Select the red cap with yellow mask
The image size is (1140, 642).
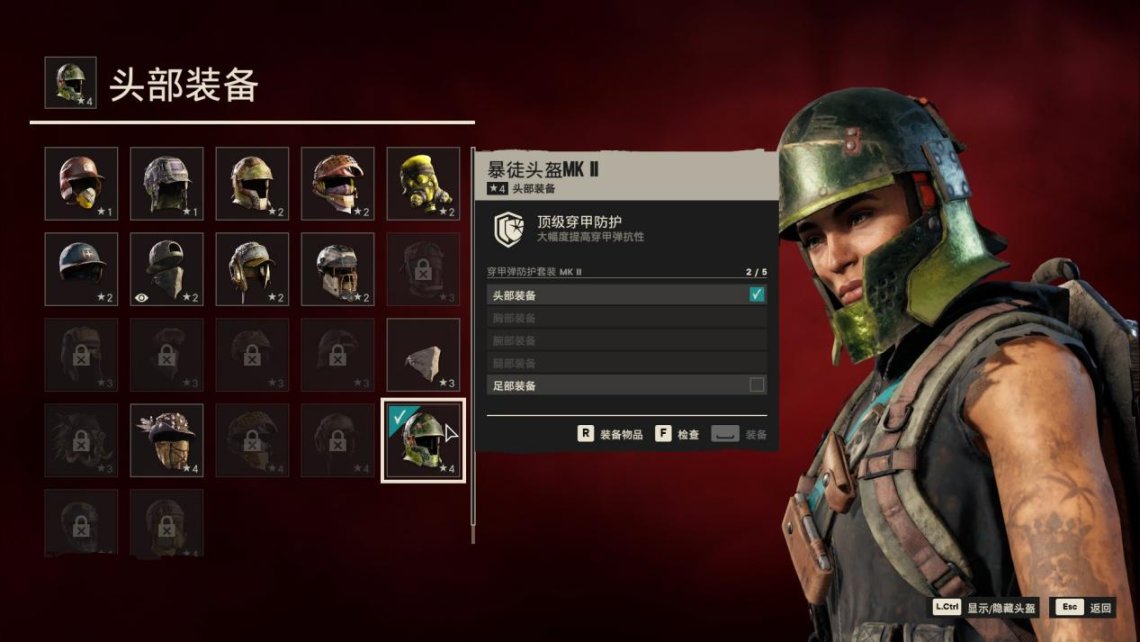click(x=81, y=184)
